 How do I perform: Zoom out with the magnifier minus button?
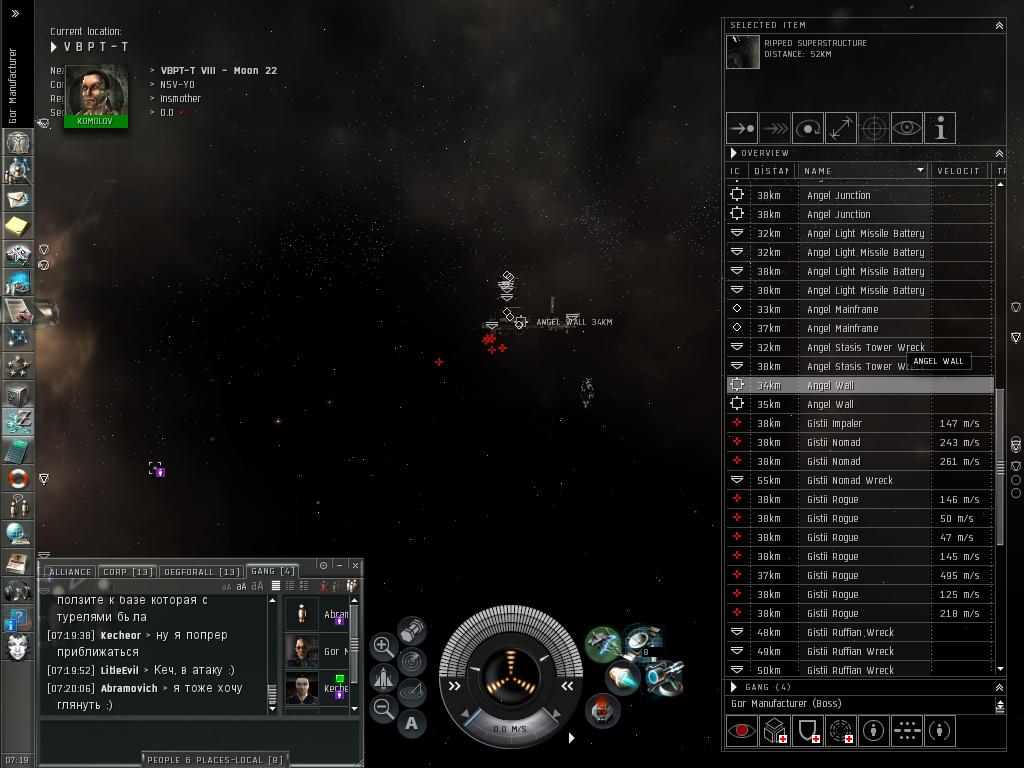pos(383,709)
